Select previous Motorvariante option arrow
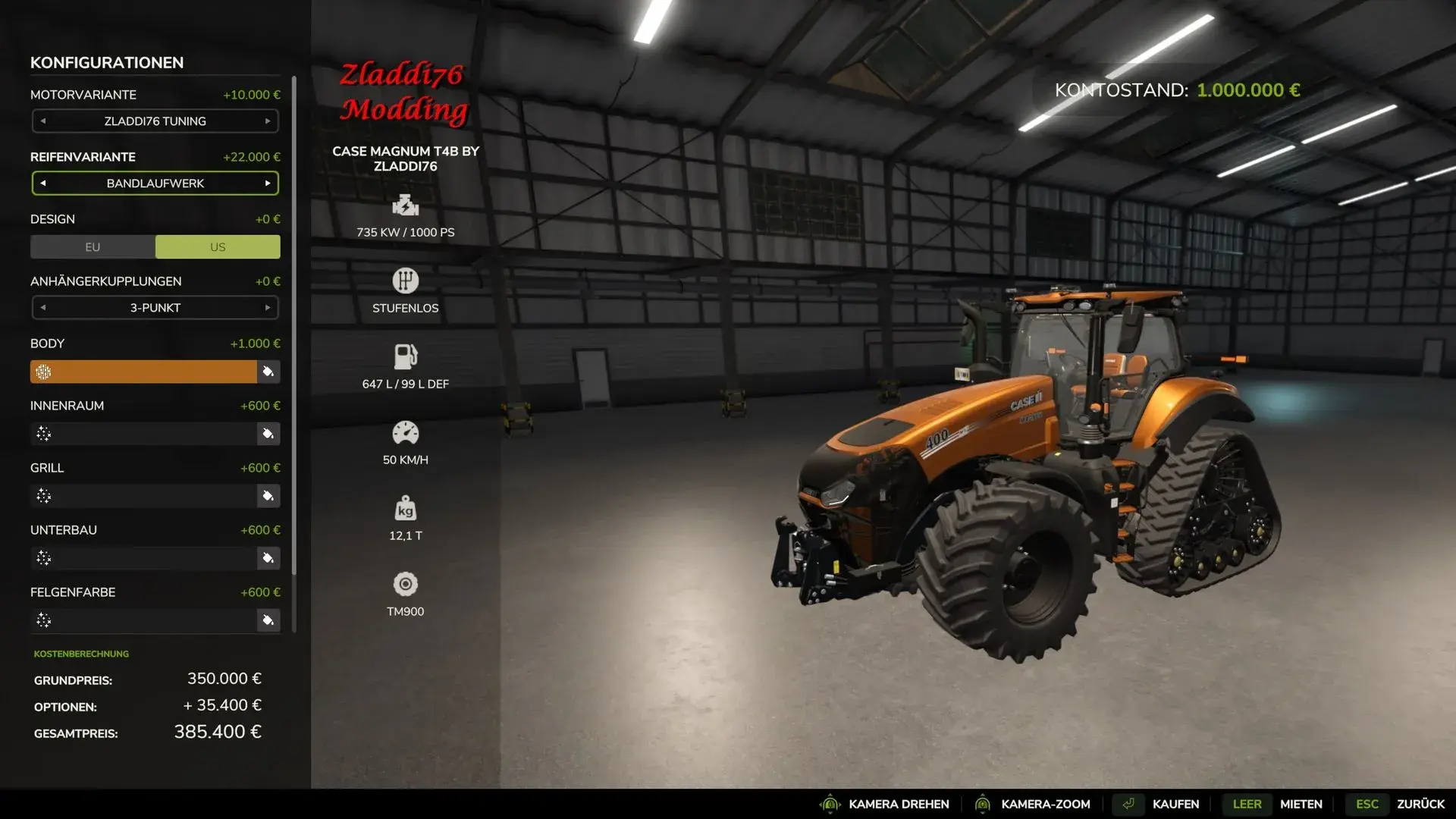1456x819 pixels. point(43,121)
